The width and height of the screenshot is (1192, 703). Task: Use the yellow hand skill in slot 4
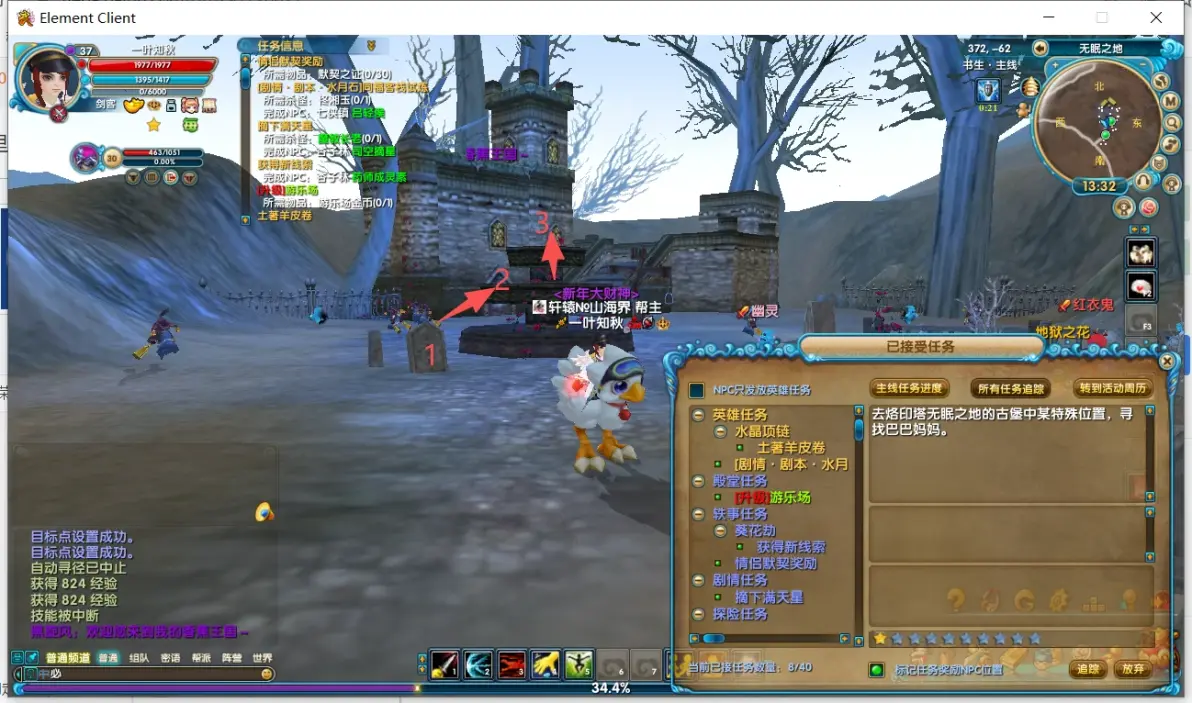[x=544, y=664]
